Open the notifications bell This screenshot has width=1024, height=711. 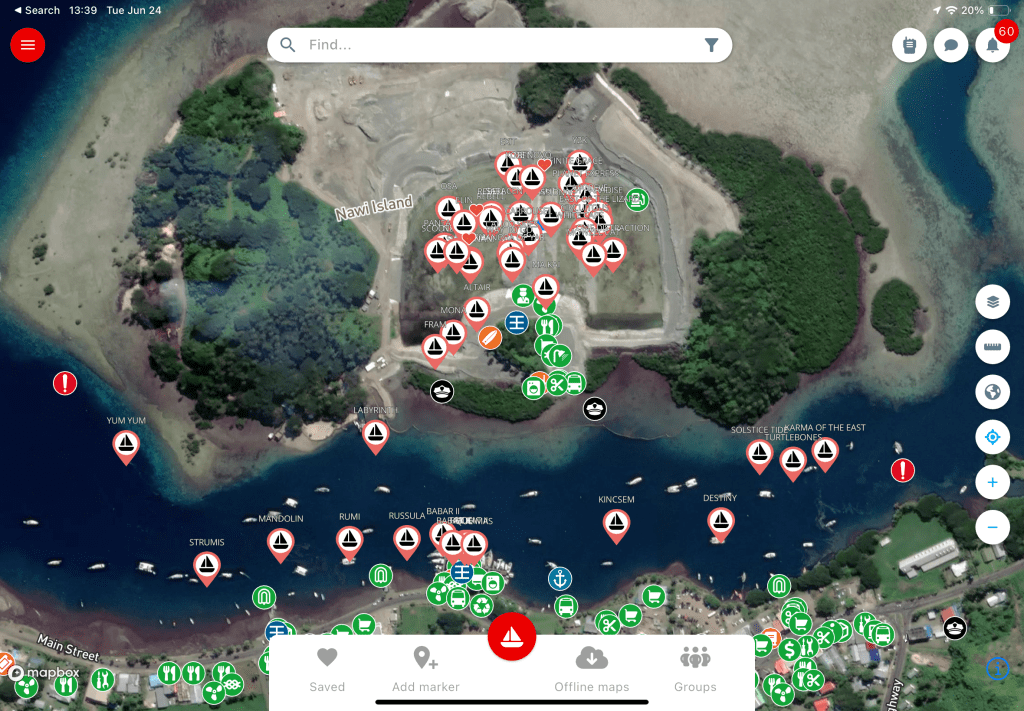point(992,46)
